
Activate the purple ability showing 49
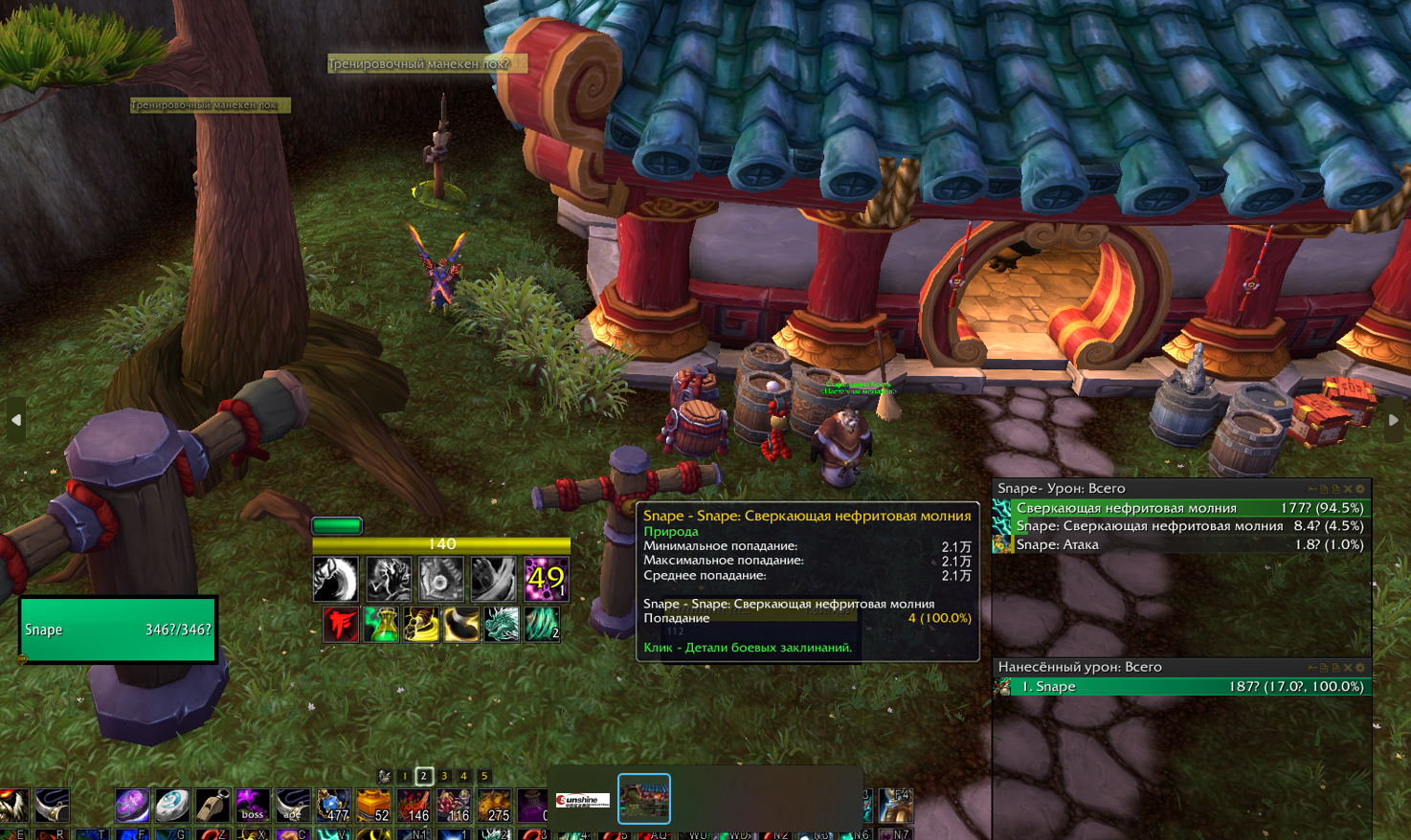[x=546, y=579]
